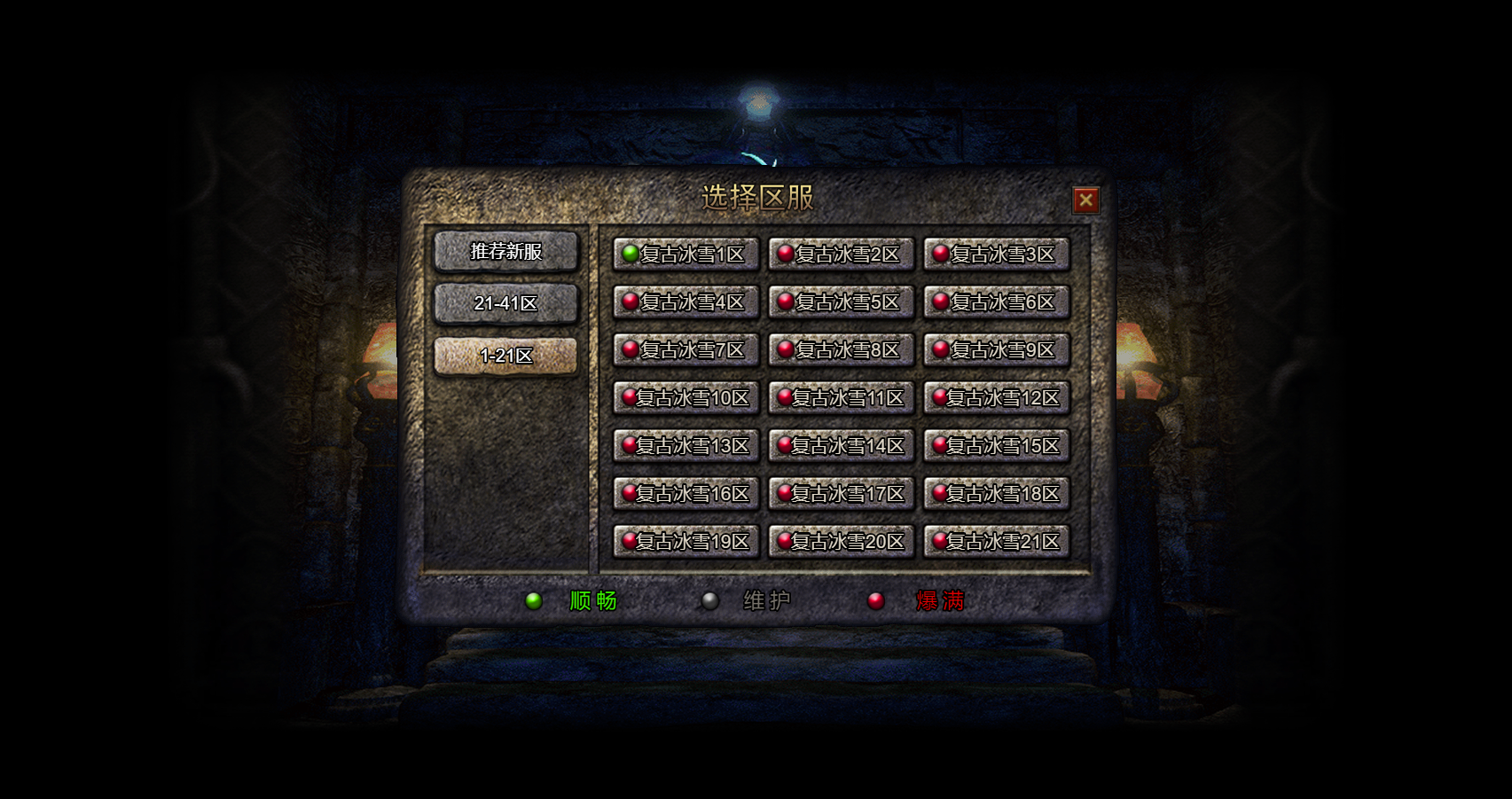
Task: Enter server 复古冰雪5区
Action: 841,302
